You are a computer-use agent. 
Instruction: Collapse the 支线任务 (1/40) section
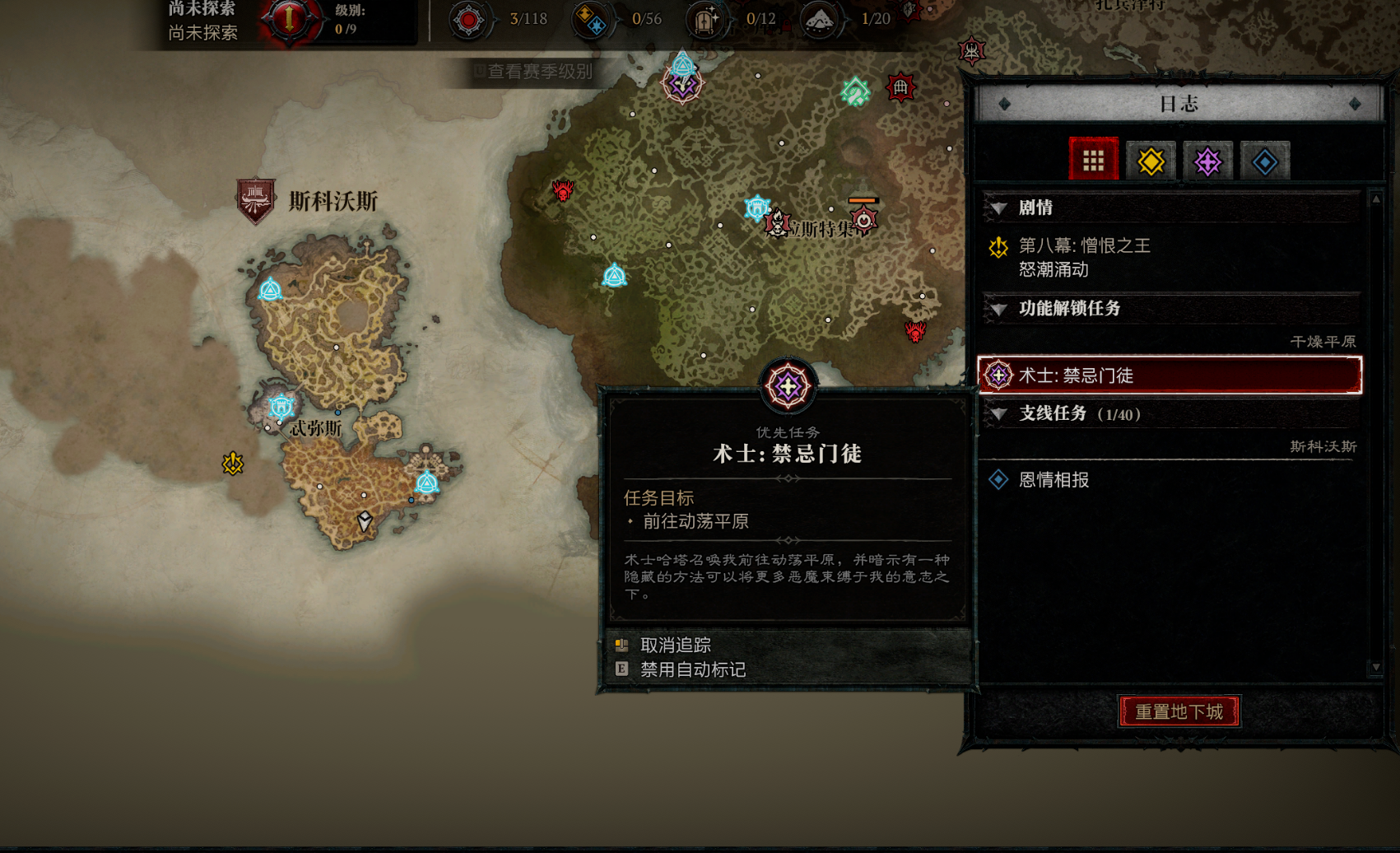click(x=998, y=414)
